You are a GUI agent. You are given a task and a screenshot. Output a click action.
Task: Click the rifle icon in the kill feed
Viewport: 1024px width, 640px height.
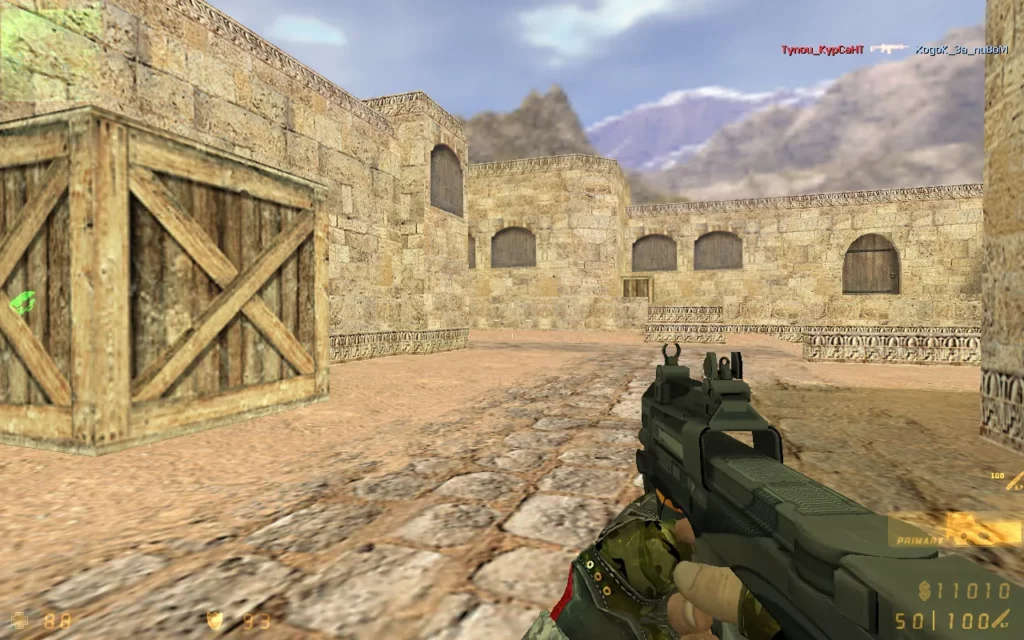tap(888, 48)
